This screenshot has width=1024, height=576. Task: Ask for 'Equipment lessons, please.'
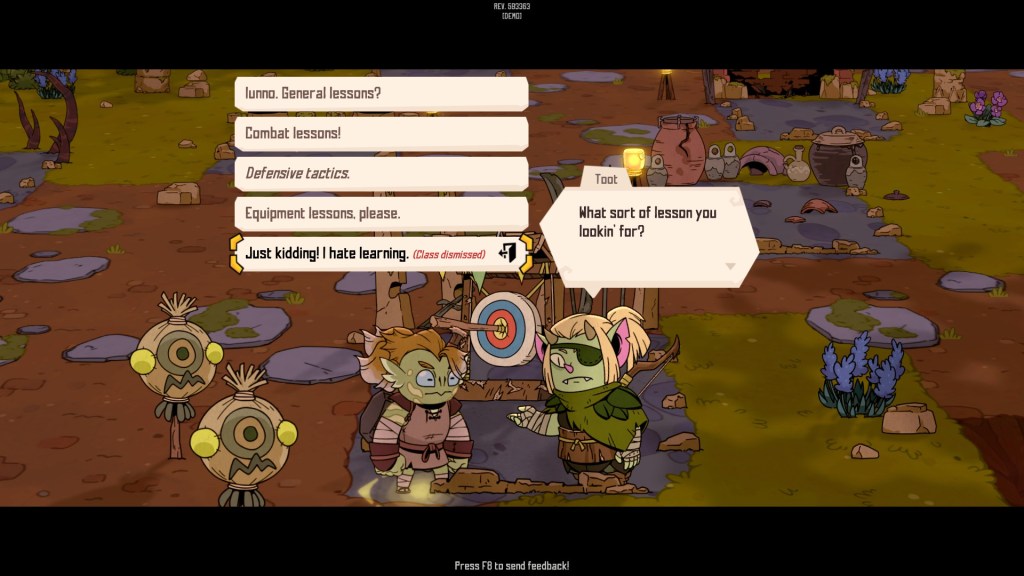(x=380, y=213)
